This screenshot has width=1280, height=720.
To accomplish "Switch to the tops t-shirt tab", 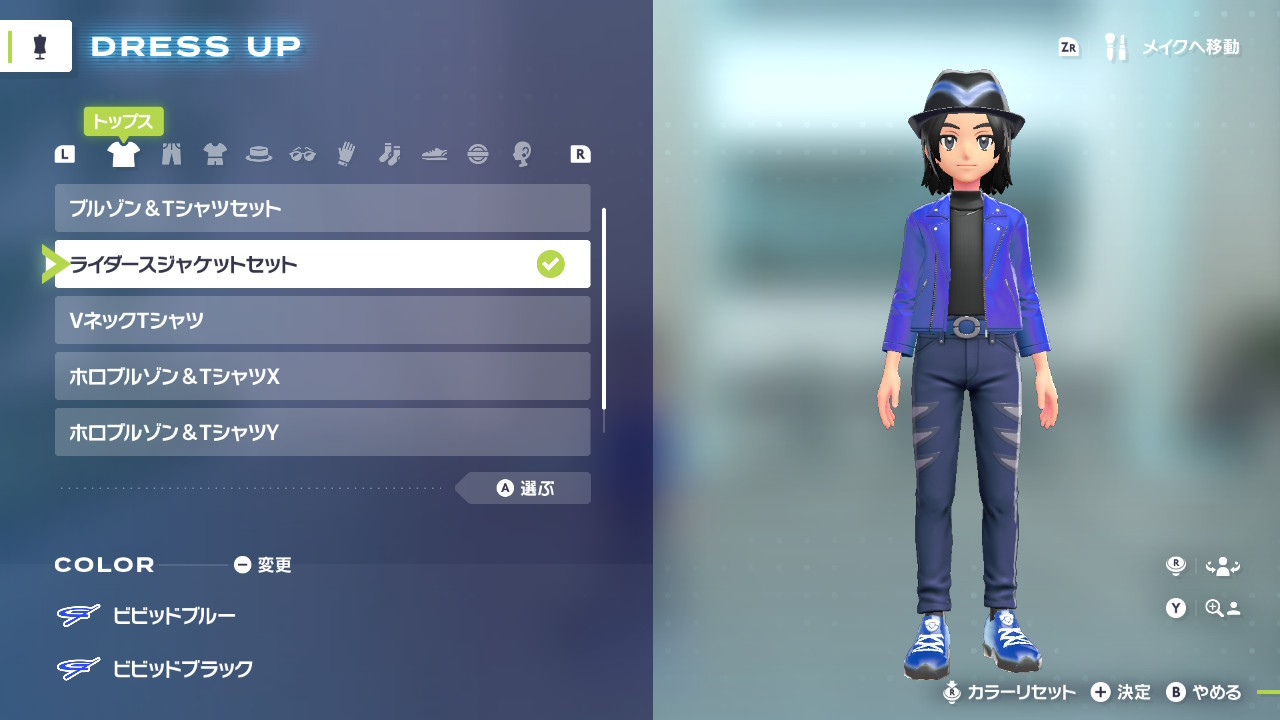I will tap(123, 154).
